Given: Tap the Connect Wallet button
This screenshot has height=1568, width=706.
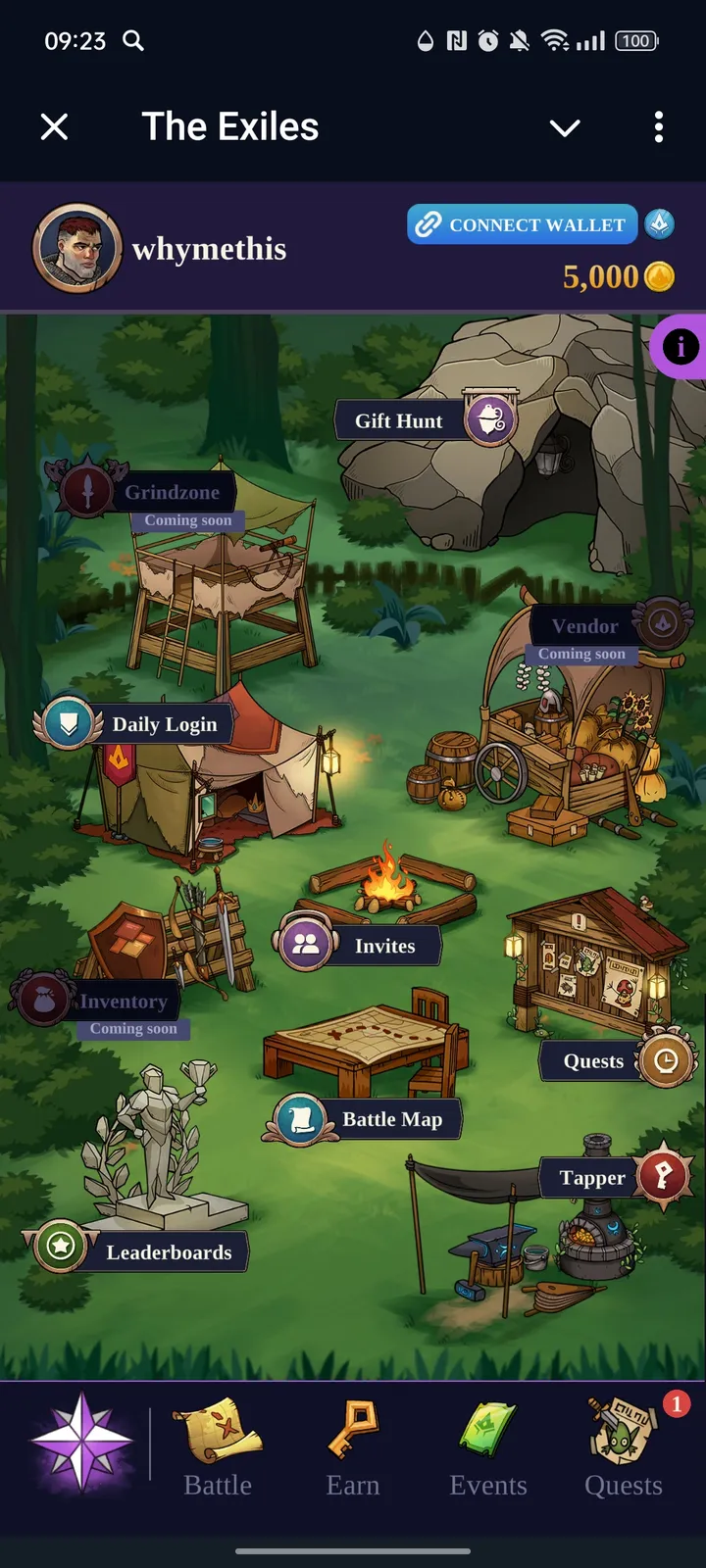Looking at the screenshot, I should pos(523,224).
